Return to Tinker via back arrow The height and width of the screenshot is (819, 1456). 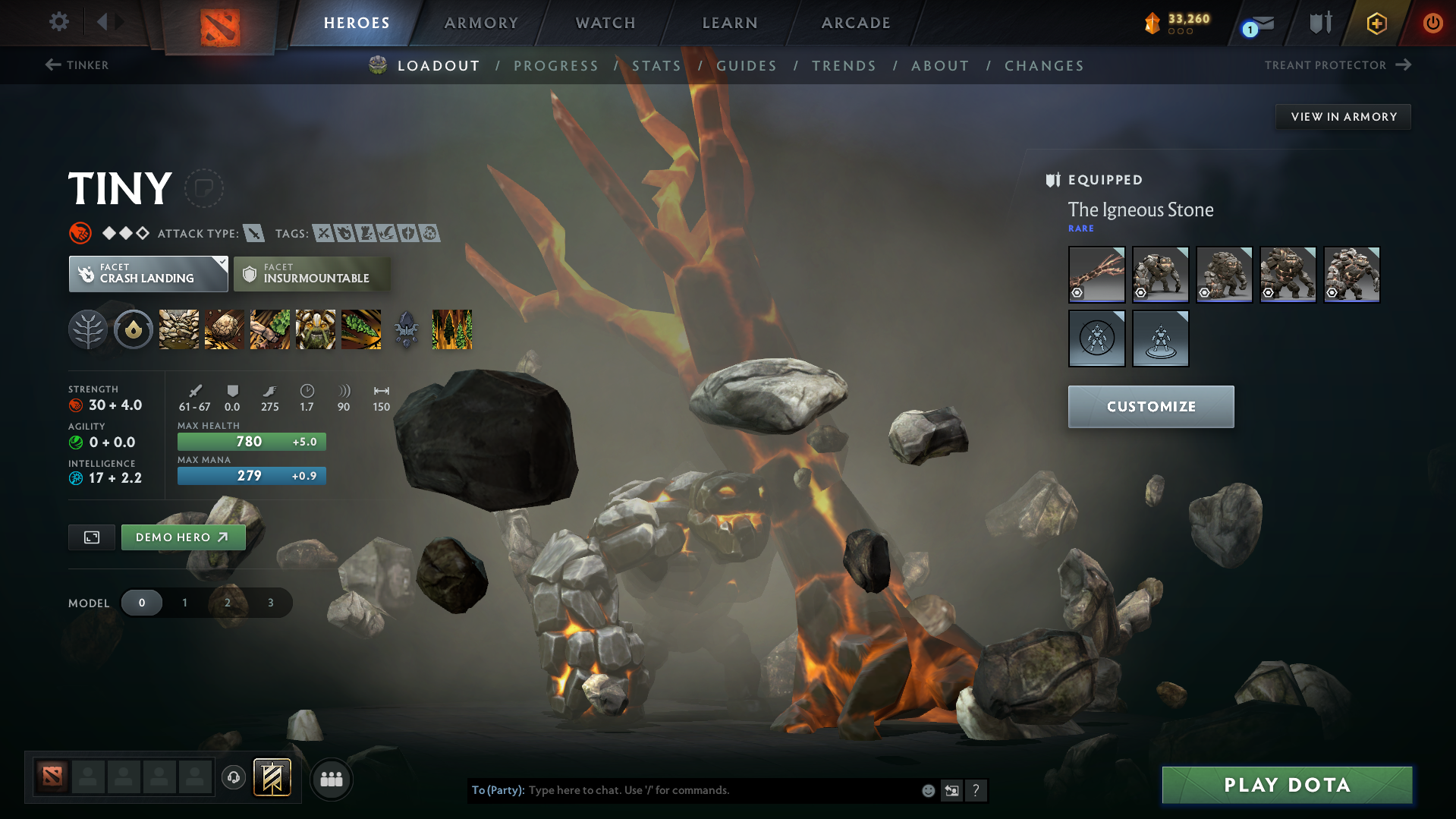click(x=52, y=65)
